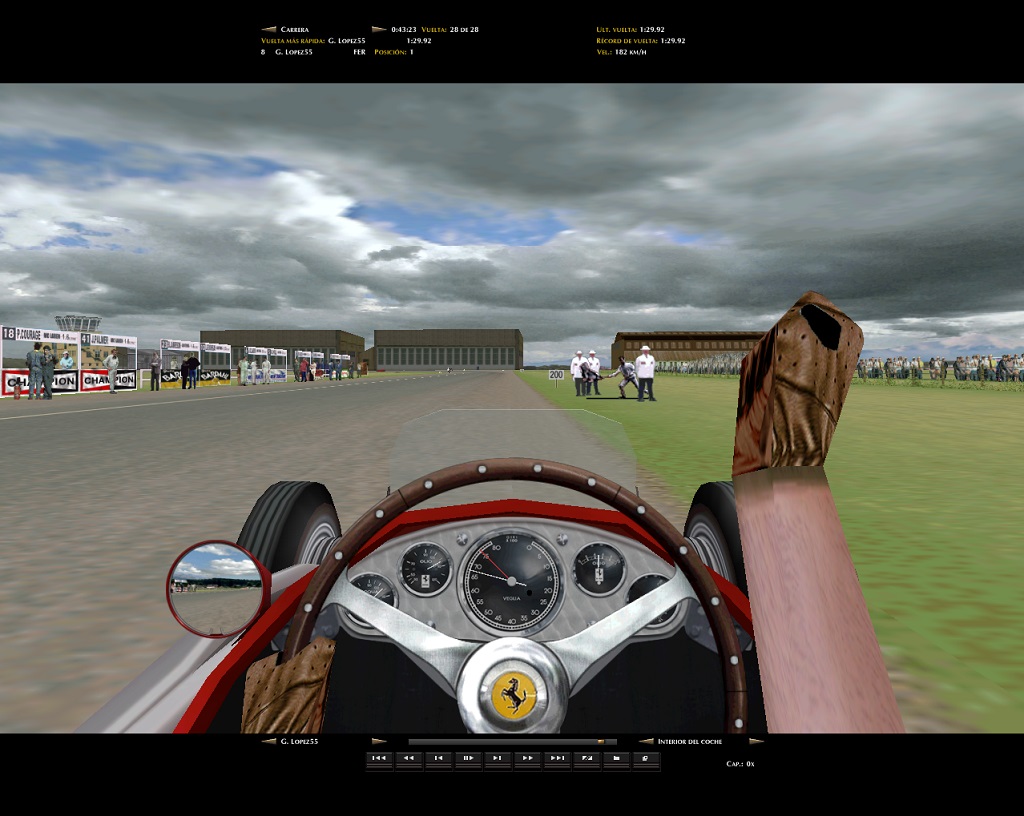This screenshot has width=1024, height=816.
Task: Jump to the start of the replay
Action: point(379,759)
